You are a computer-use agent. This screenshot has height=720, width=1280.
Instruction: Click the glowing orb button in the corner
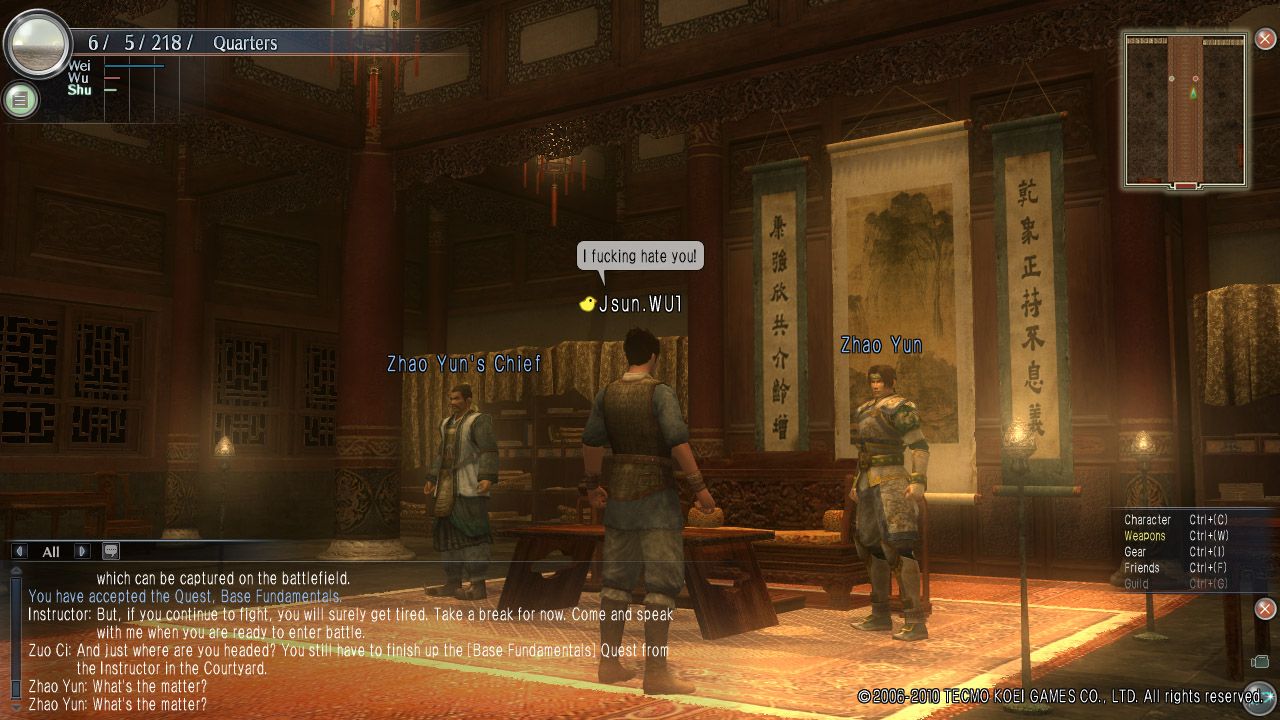point(1256,697)
